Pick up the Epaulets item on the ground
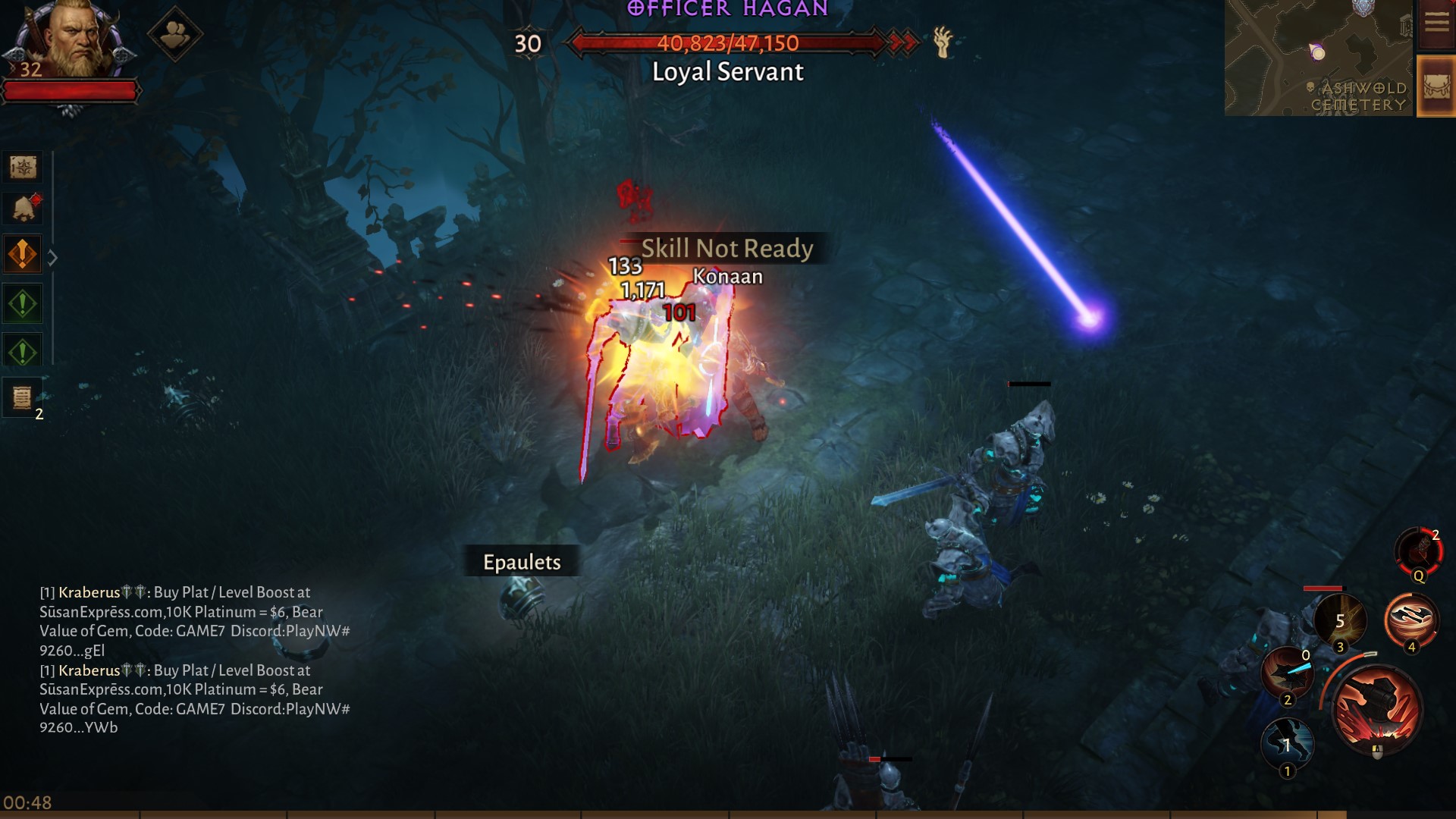 (521, 563)
